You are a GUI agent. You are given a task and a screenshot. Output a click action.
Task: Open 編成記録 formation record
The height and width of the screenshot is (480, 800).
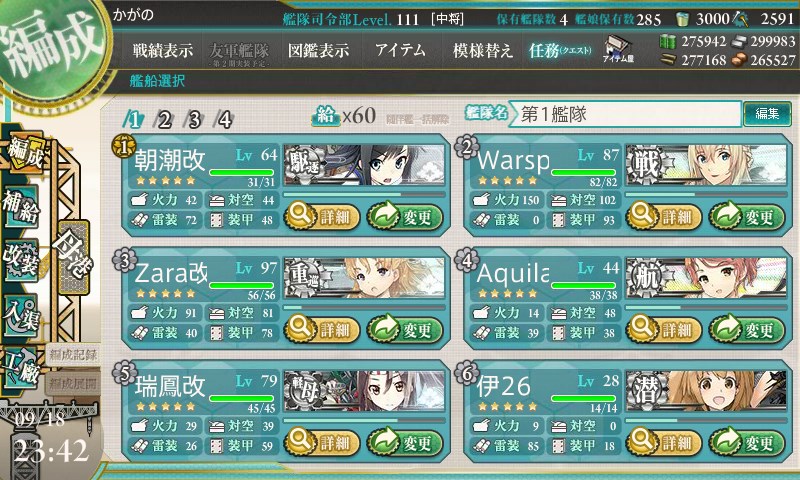click(74, 353)
